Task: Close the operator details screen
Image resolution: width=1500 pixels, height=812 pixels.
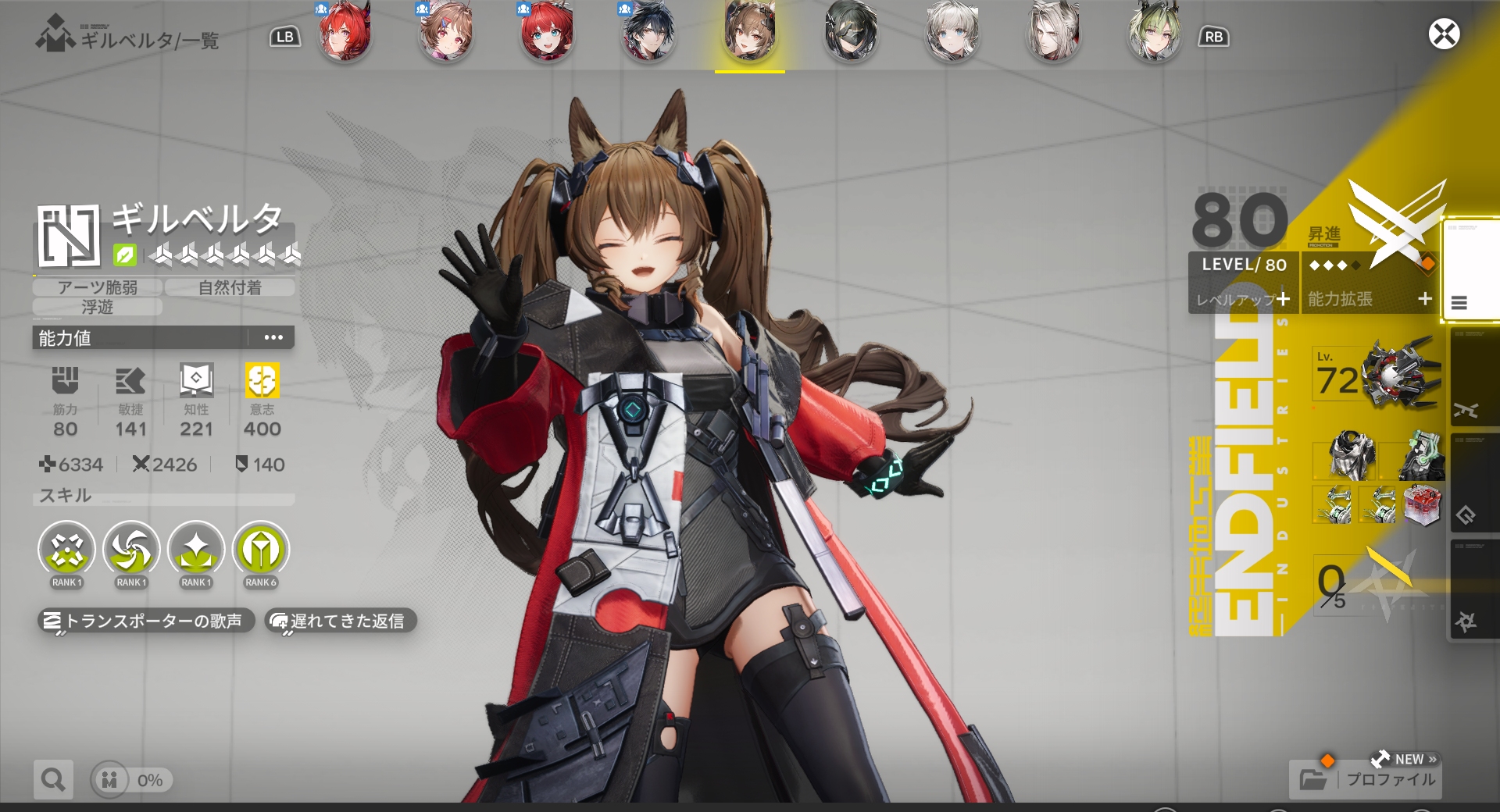Action: [x=1444, y=34]
